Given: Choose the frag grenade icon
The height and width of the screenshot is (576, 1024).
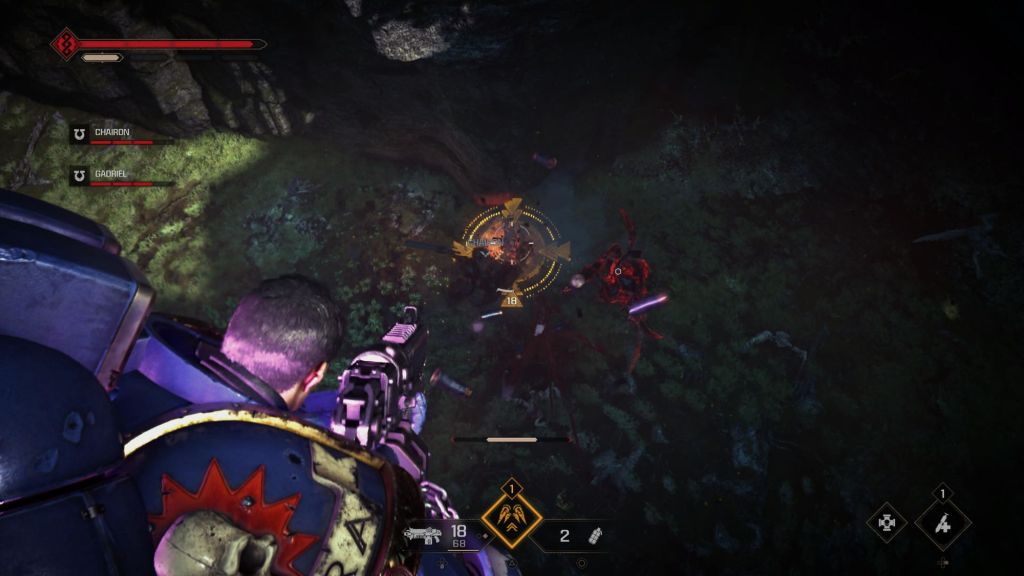Looking at the screenshot, I should click(x=595, y=535).
